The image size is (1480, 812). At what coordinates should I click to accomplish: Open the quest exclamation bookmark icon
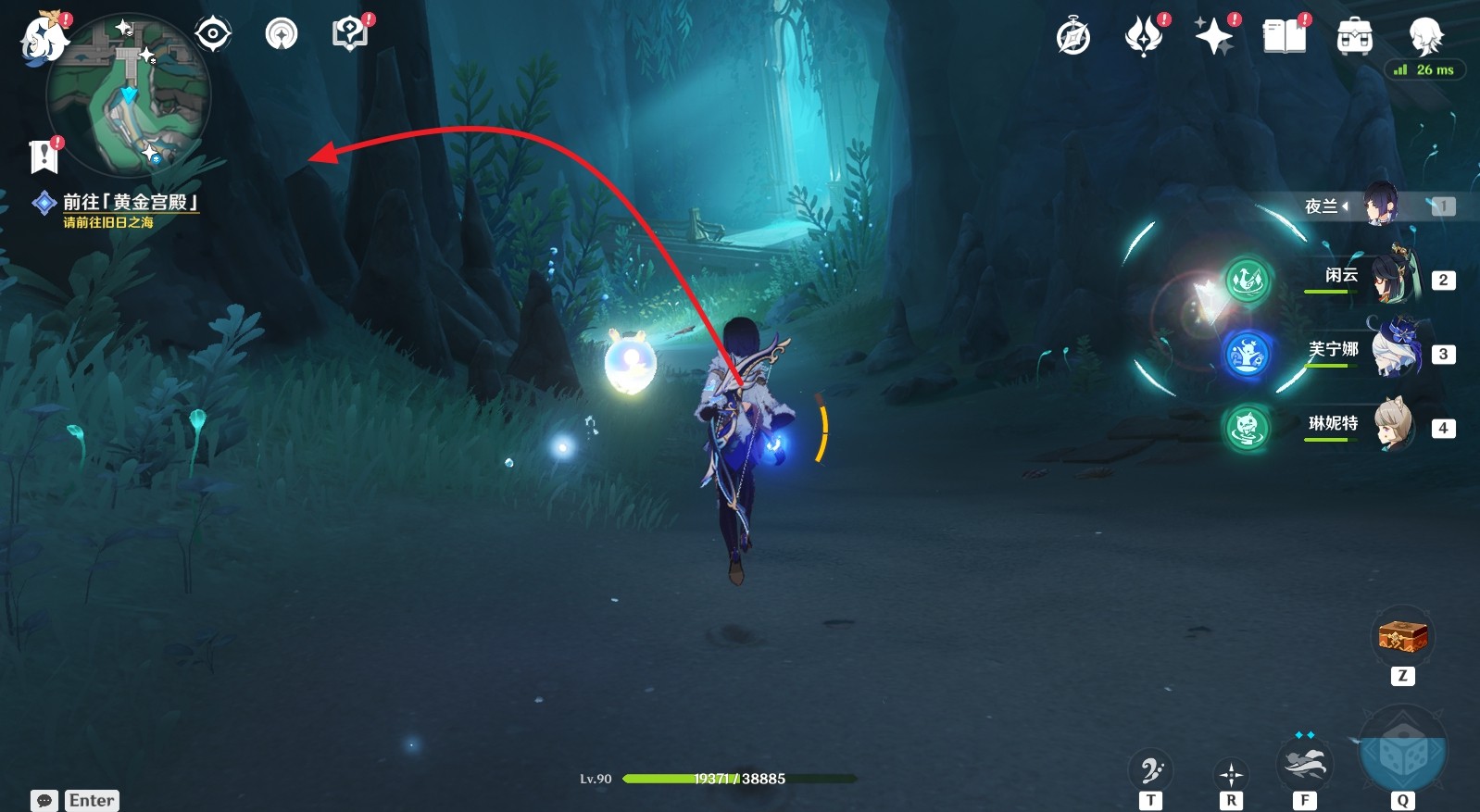coord(44,156)
